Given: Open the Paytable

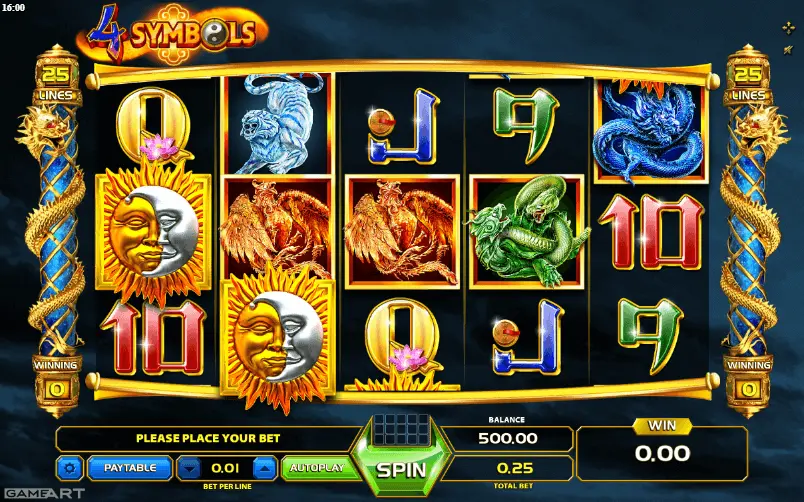Looking at the screenshot, I should pos(130,467).
